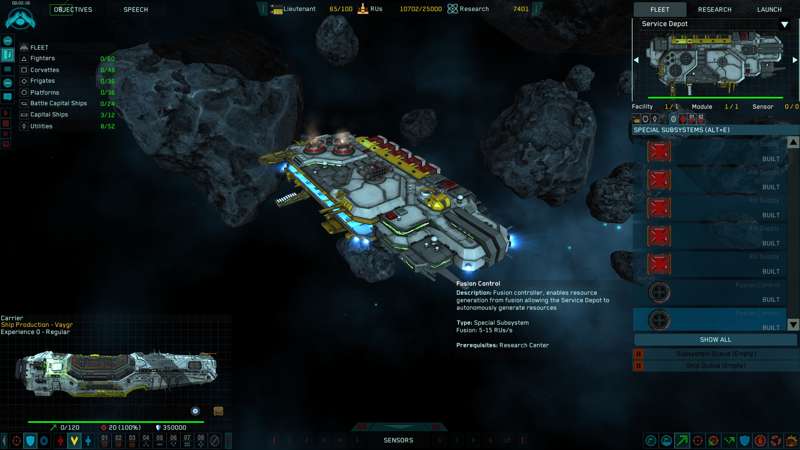Switch to the Launch tab
This screenshot has height=450, width=800.
pyautogui.click(x=769, y=10)
